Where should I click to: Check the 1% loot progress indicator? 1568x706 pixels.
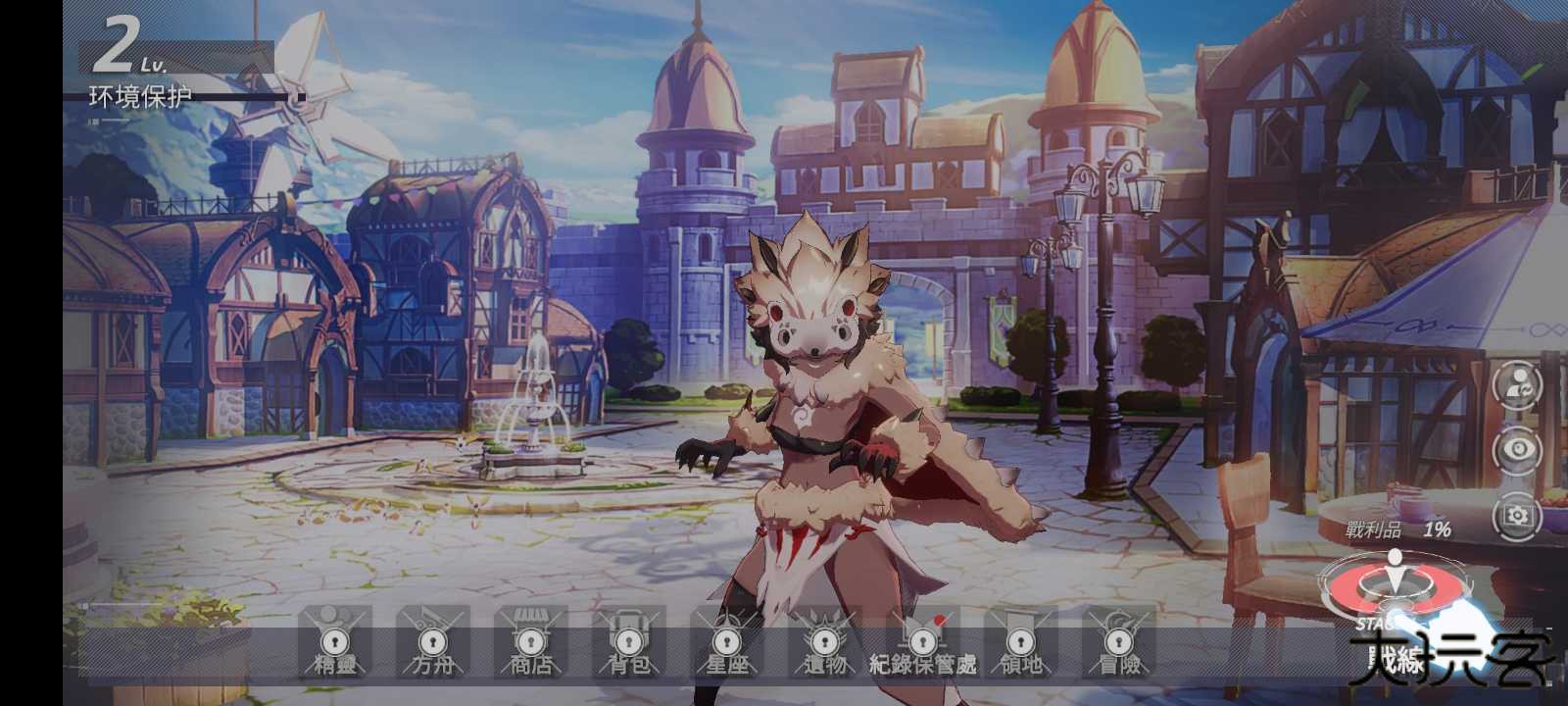(x=1439, y=528)
